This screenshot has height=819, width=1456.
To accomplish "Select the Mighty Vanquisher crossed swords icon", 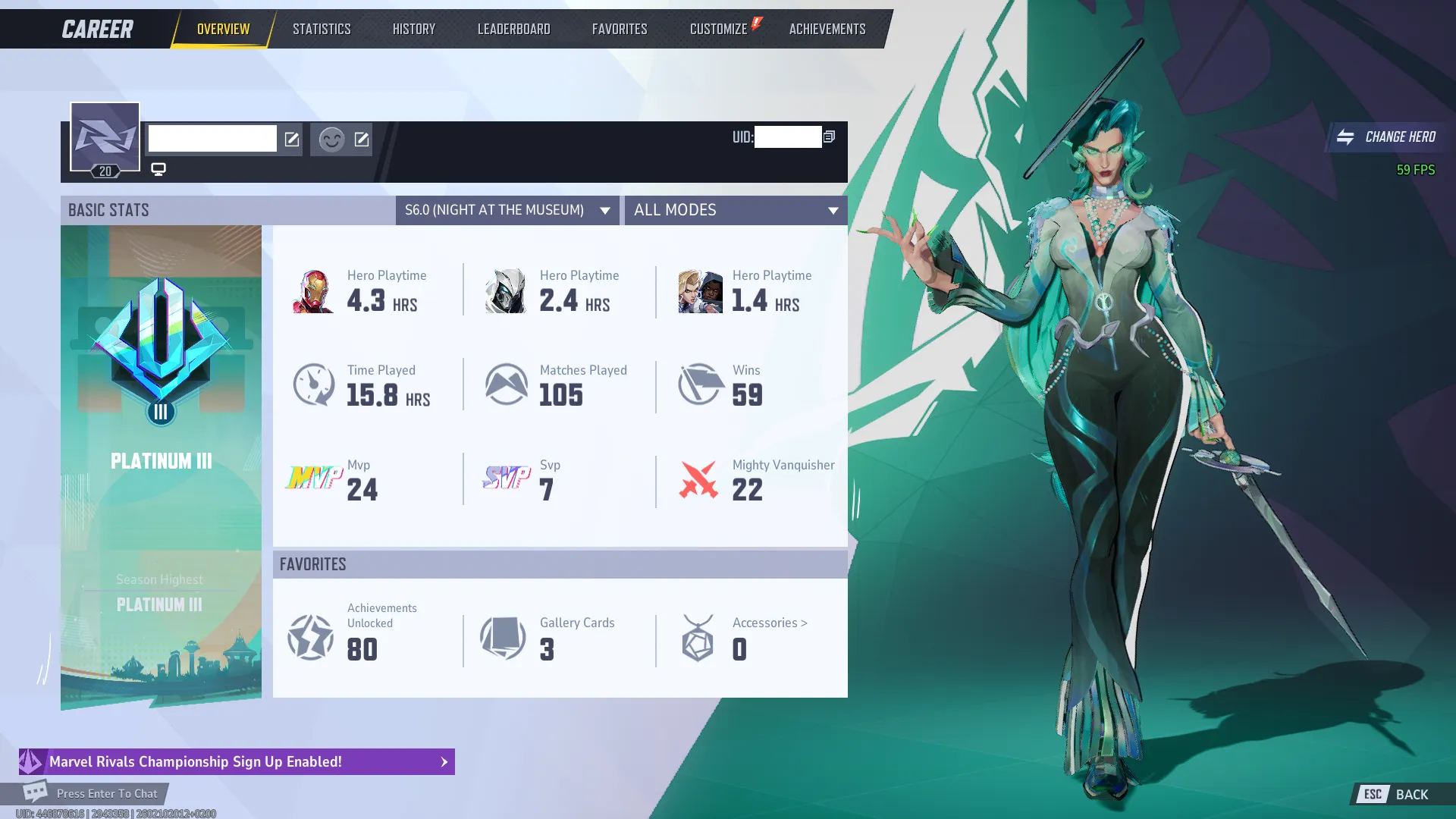I will pyautogui.click(x=699, y=479).
